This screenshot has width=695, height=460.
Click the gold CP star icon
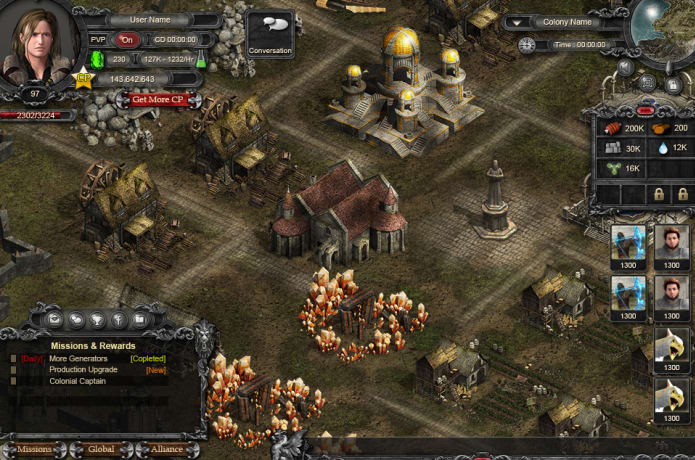click(83, 79)
